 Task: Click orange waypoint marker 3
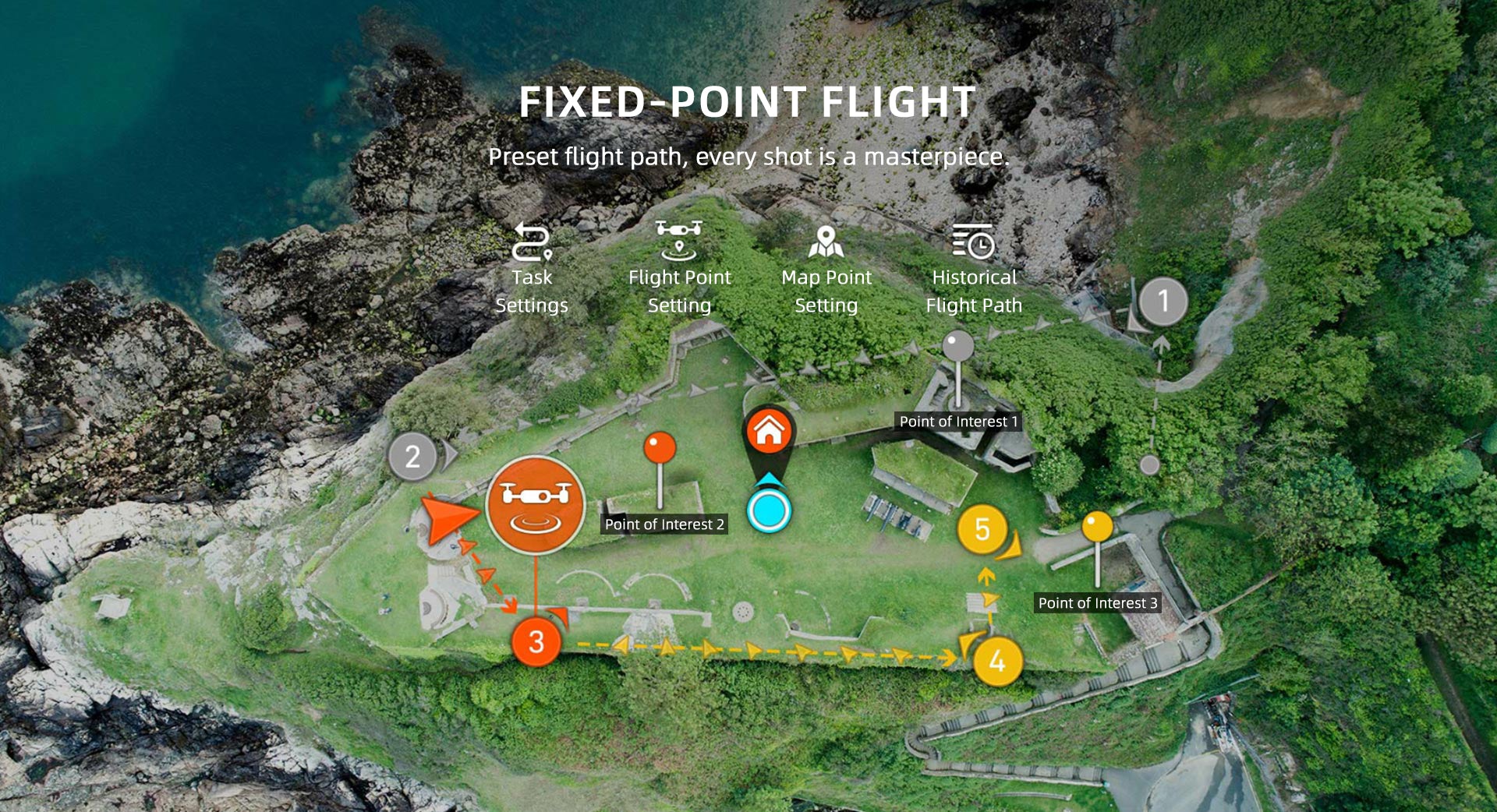[x=536, y=642]
